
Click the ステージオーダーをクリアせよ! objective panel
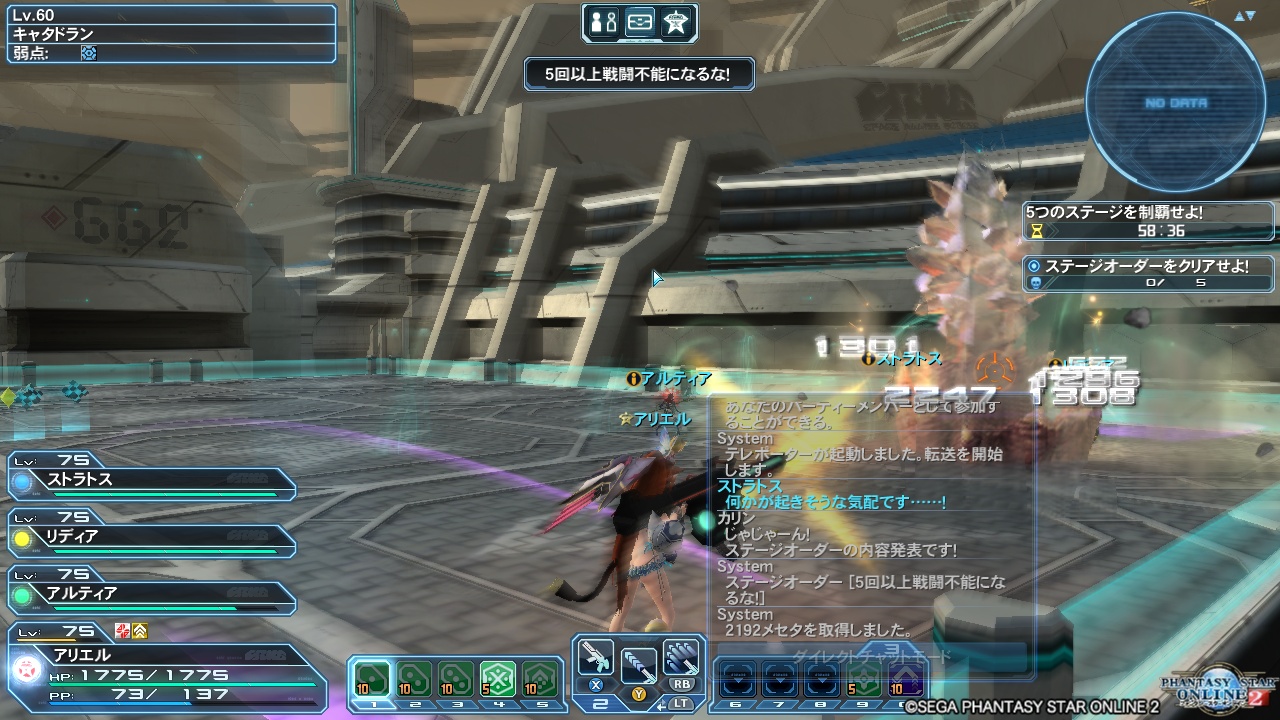[1148, 264]
